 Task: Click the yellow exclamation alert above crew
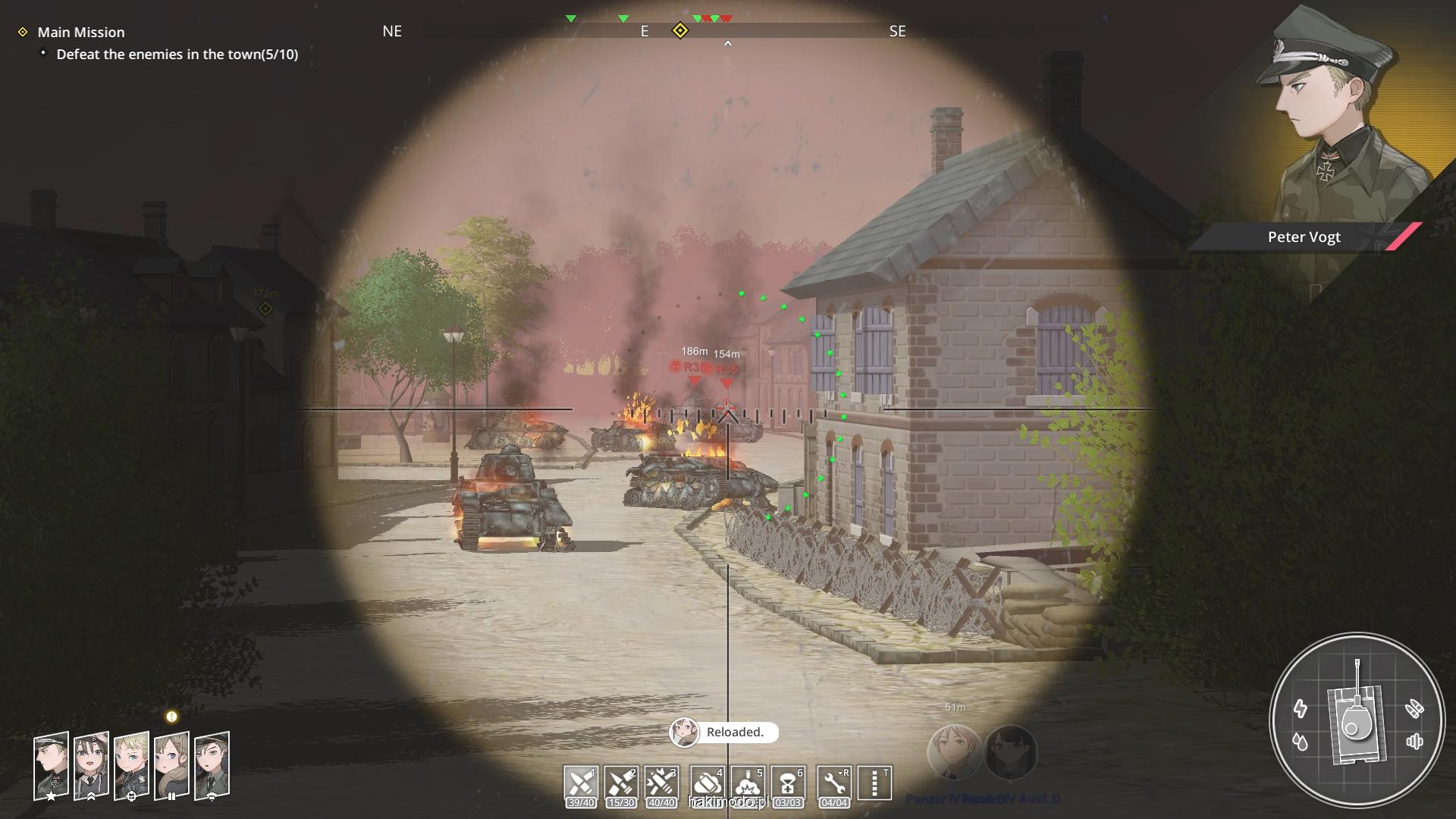coord(171,717)
